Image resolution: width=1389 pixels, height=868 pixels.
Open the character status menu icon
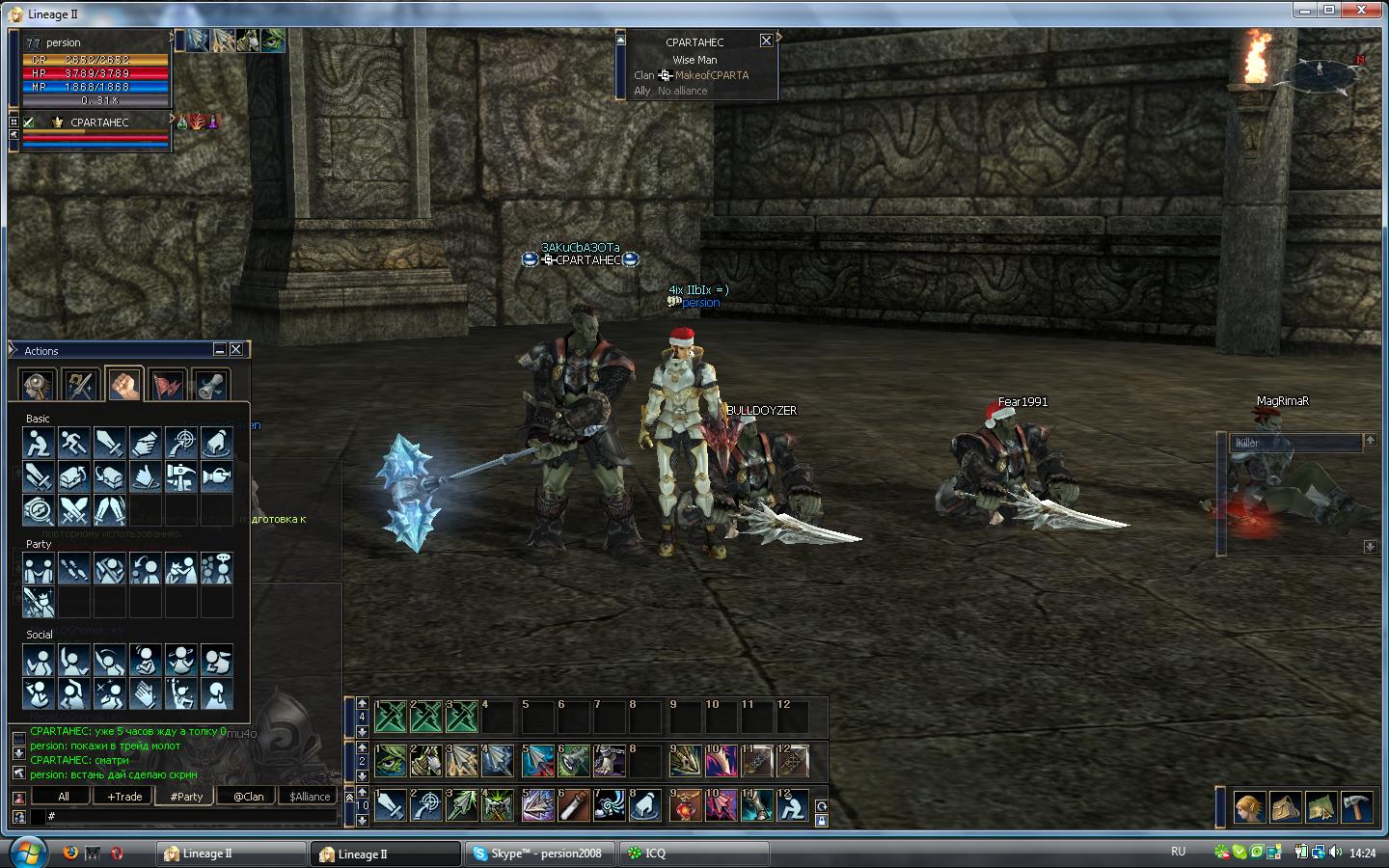tap(1249, 806)
